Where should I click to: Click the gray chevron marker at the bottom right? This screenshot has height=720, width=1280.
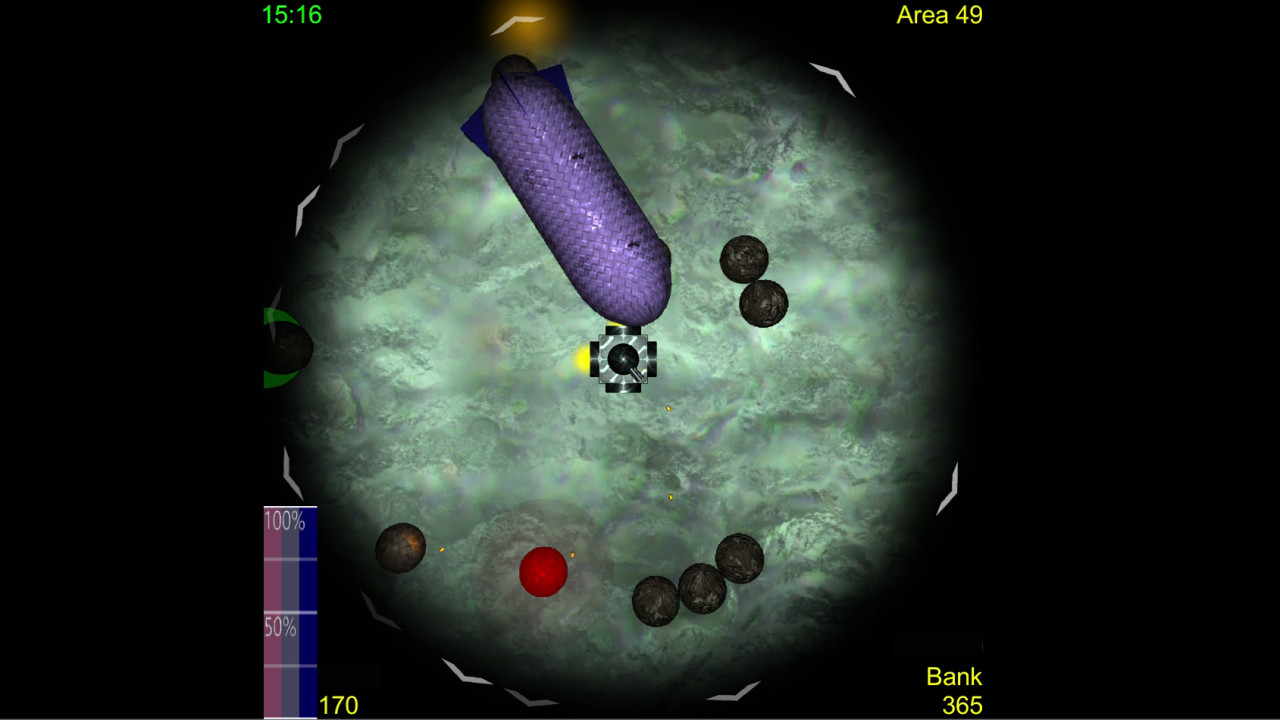tap(948, 490)
